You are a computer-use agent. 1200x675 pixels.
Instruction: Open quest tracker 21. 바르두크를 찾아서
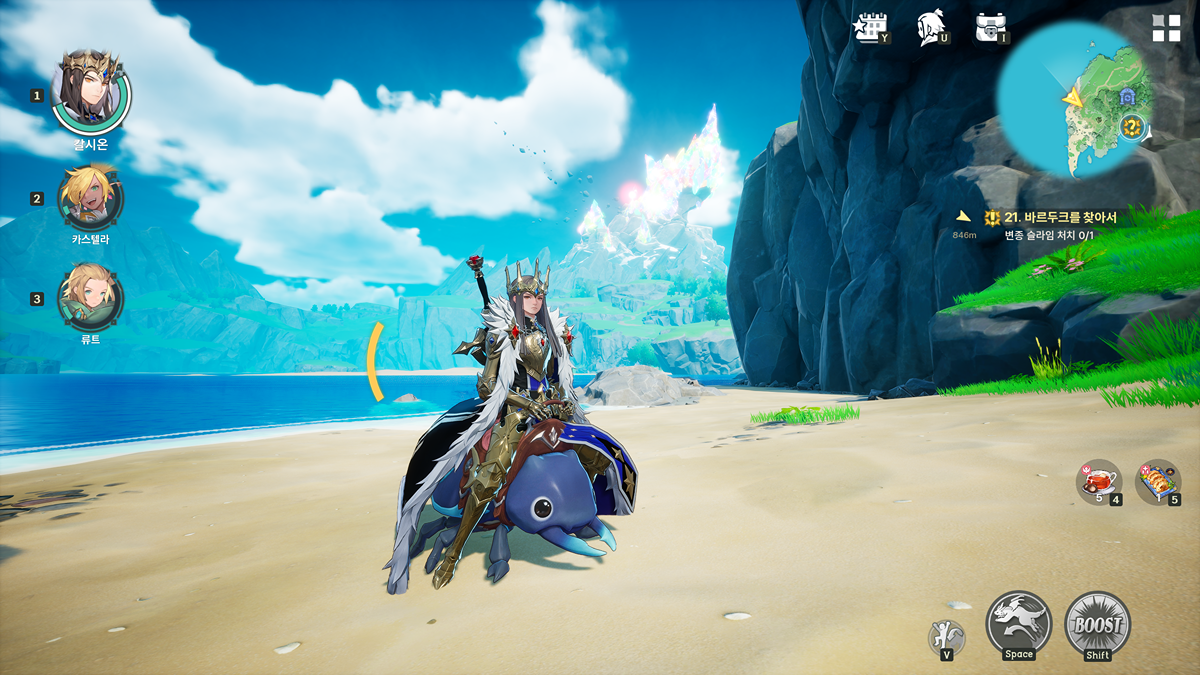(1060, 218)
